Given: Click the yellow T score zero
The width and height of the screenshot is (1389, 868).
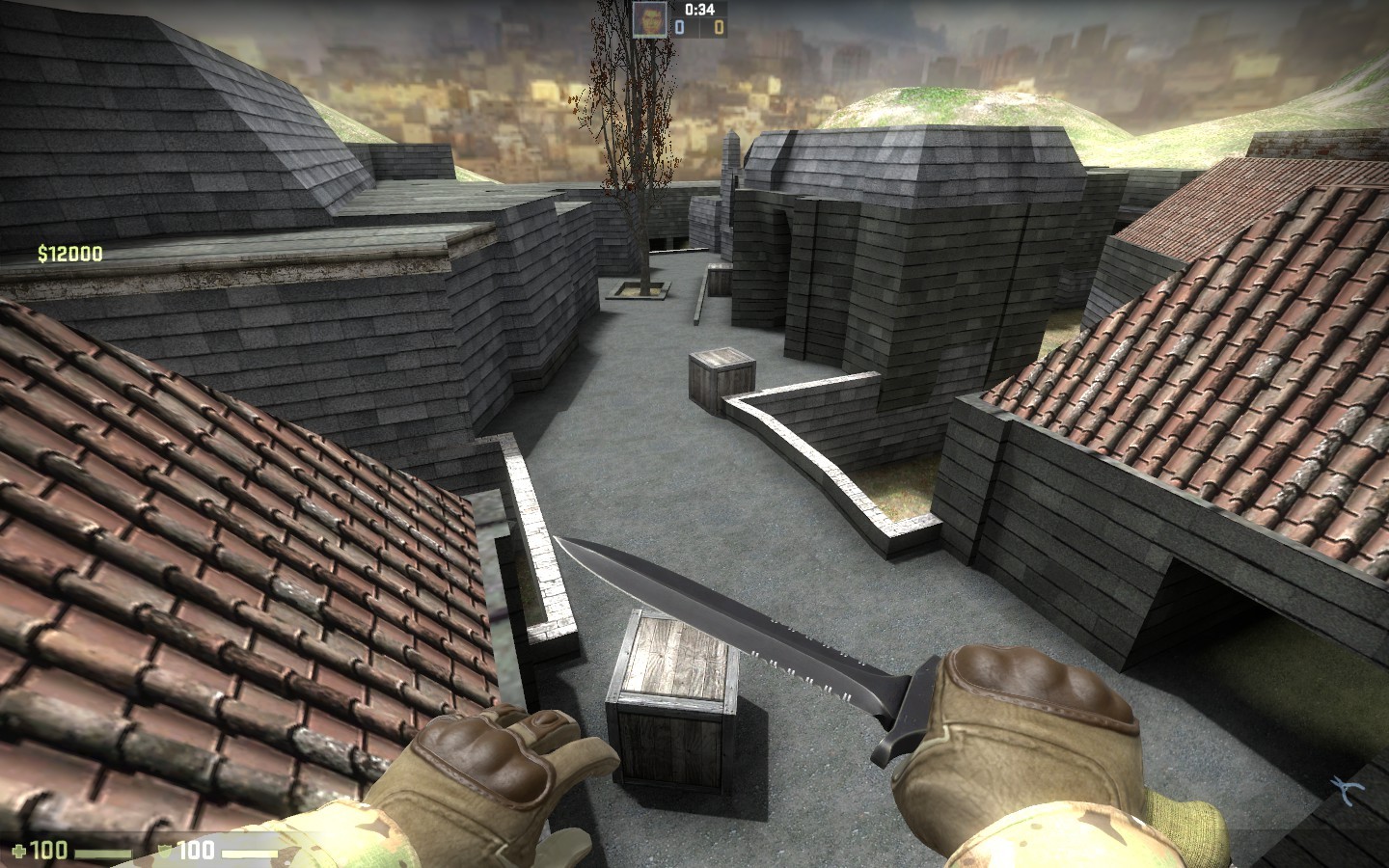Looking at the screenshot, I should [x=718, y=26].
